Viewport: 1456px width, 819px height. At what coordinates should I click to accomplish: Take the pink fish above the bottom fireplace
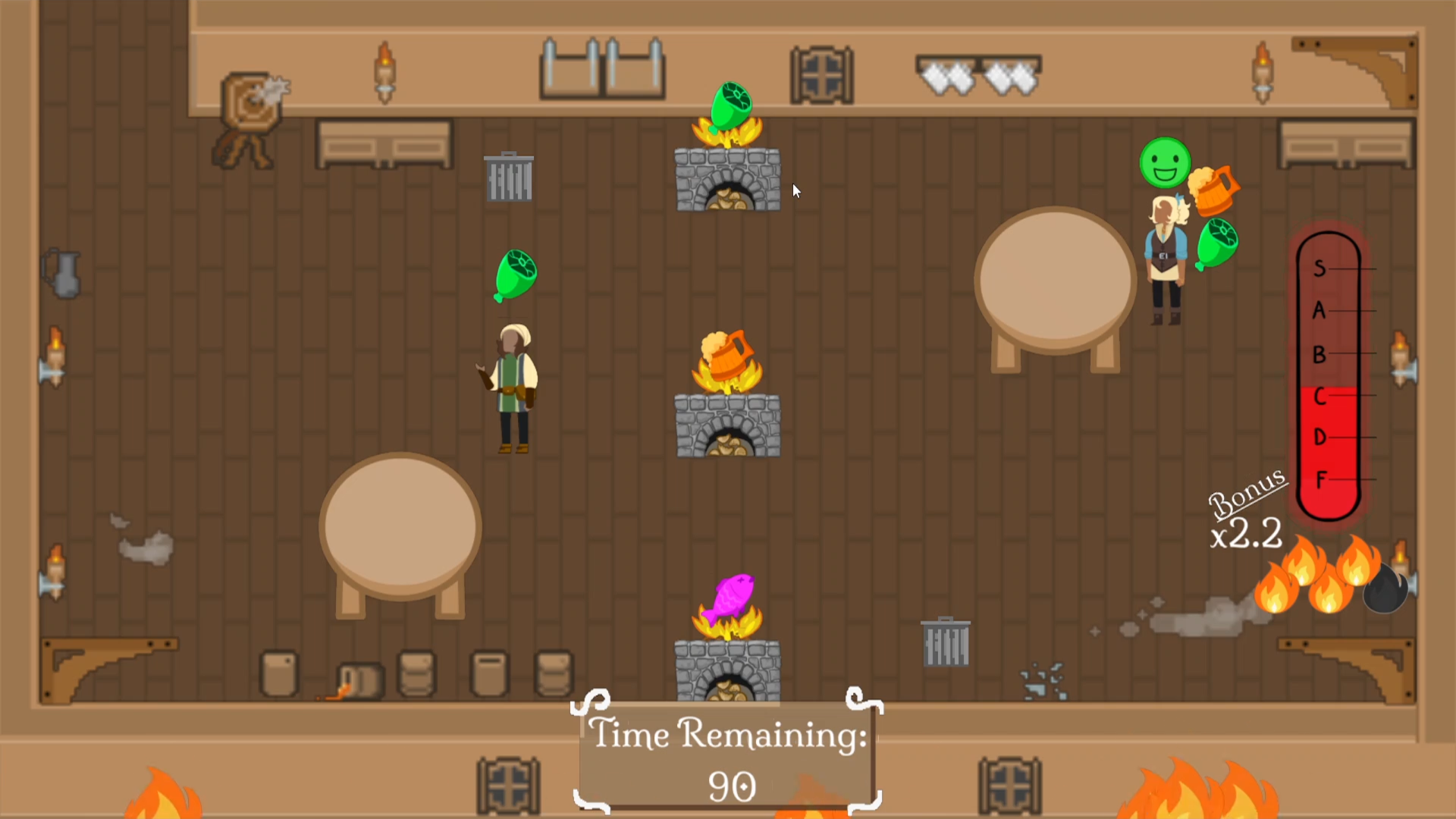[x=730, y=598]
